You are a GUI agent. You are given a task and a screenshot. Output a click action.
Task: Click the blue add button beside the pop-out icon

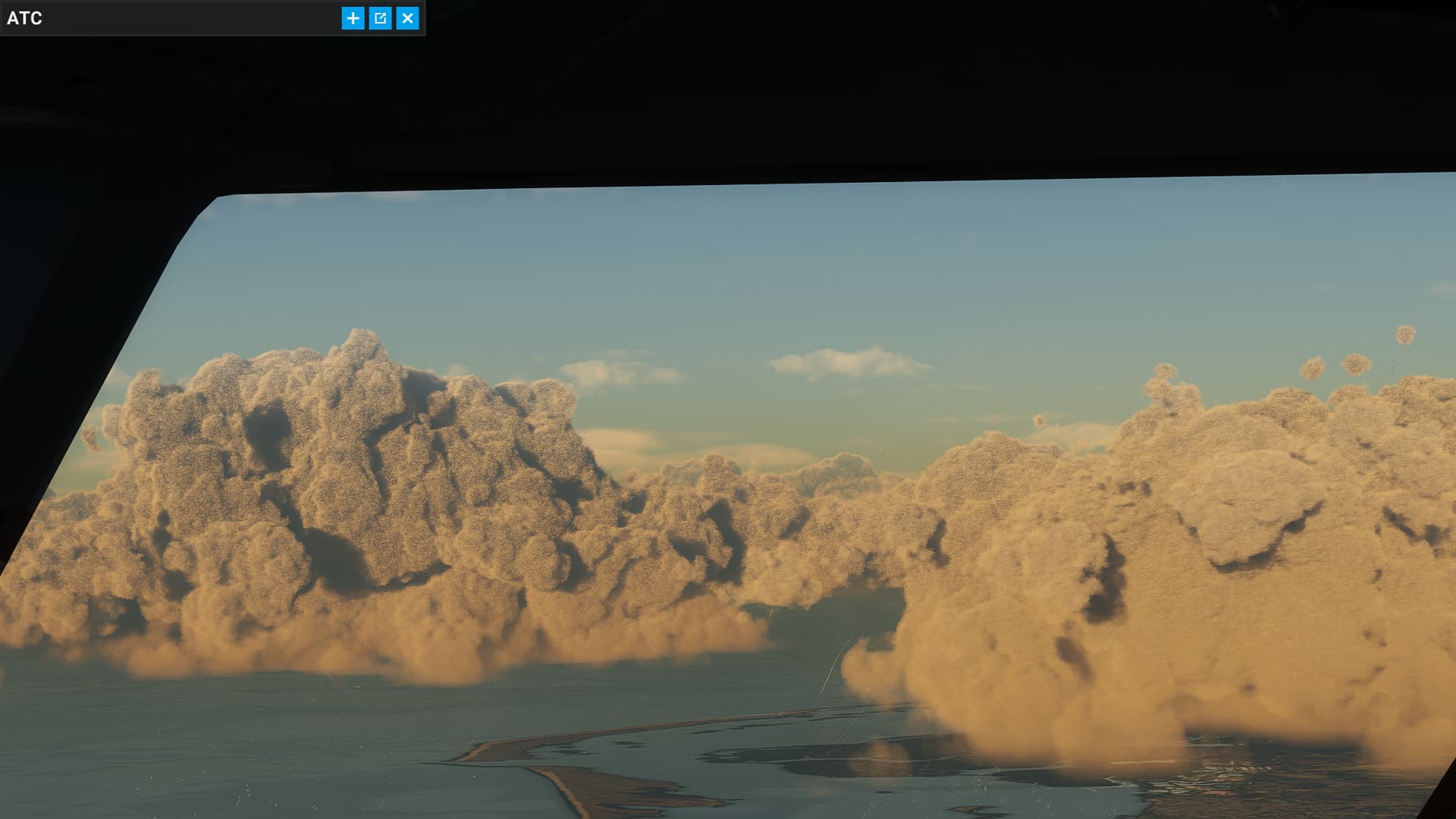point(352,18)
